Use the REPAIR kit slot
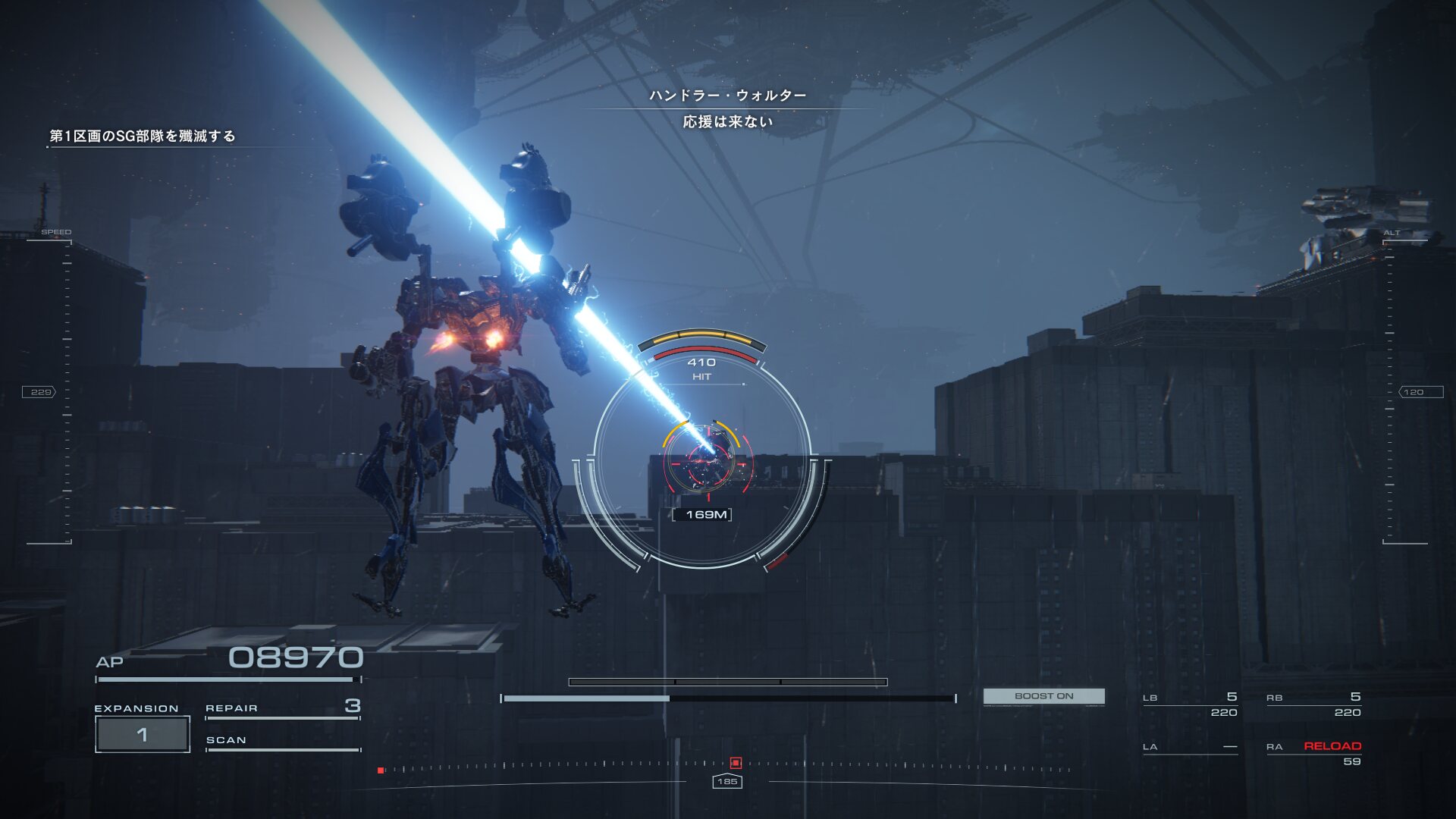 [282, 708]
